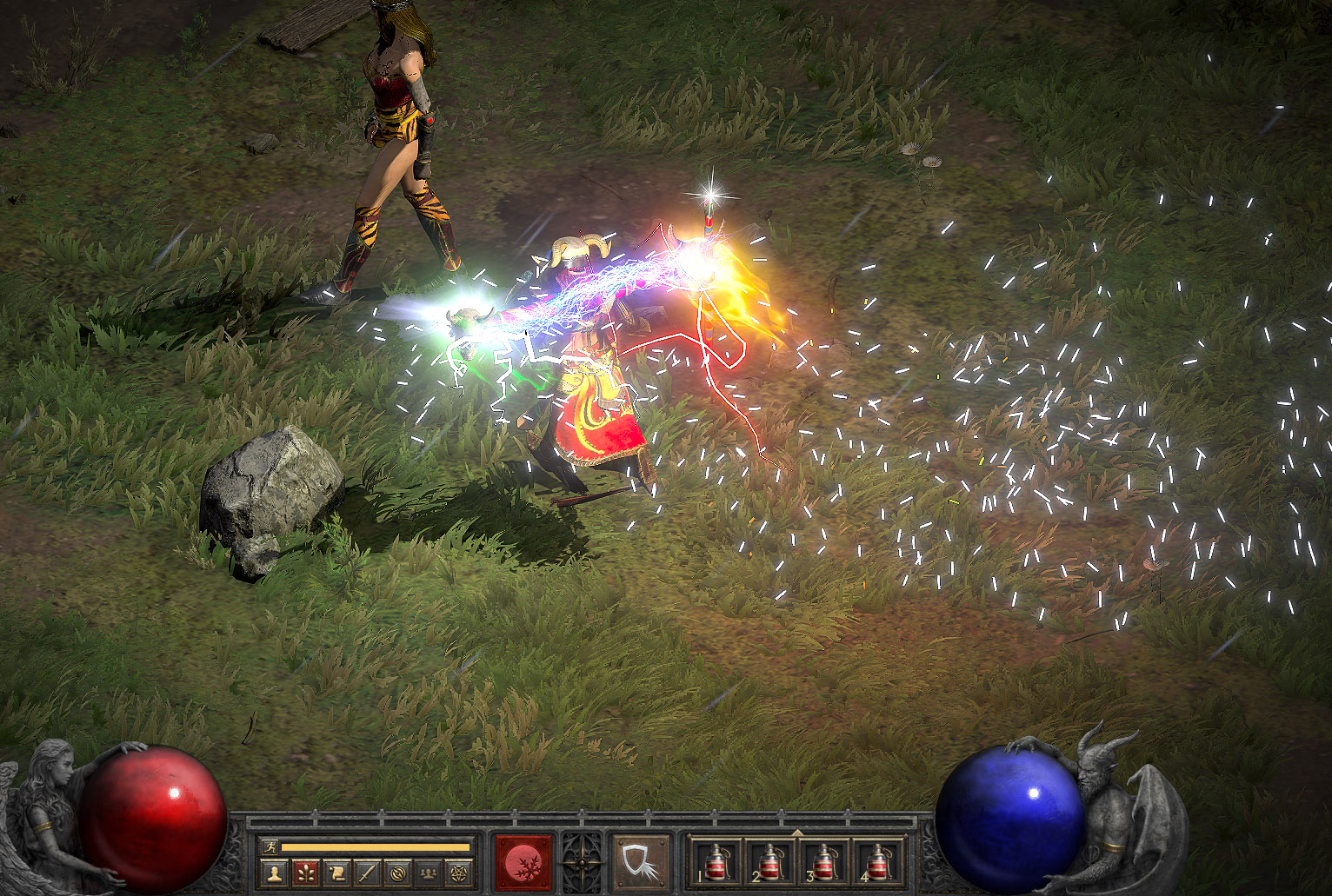Use the potion in belt slot 3
Screen dimensions: 1332x896
coord(824,863)
